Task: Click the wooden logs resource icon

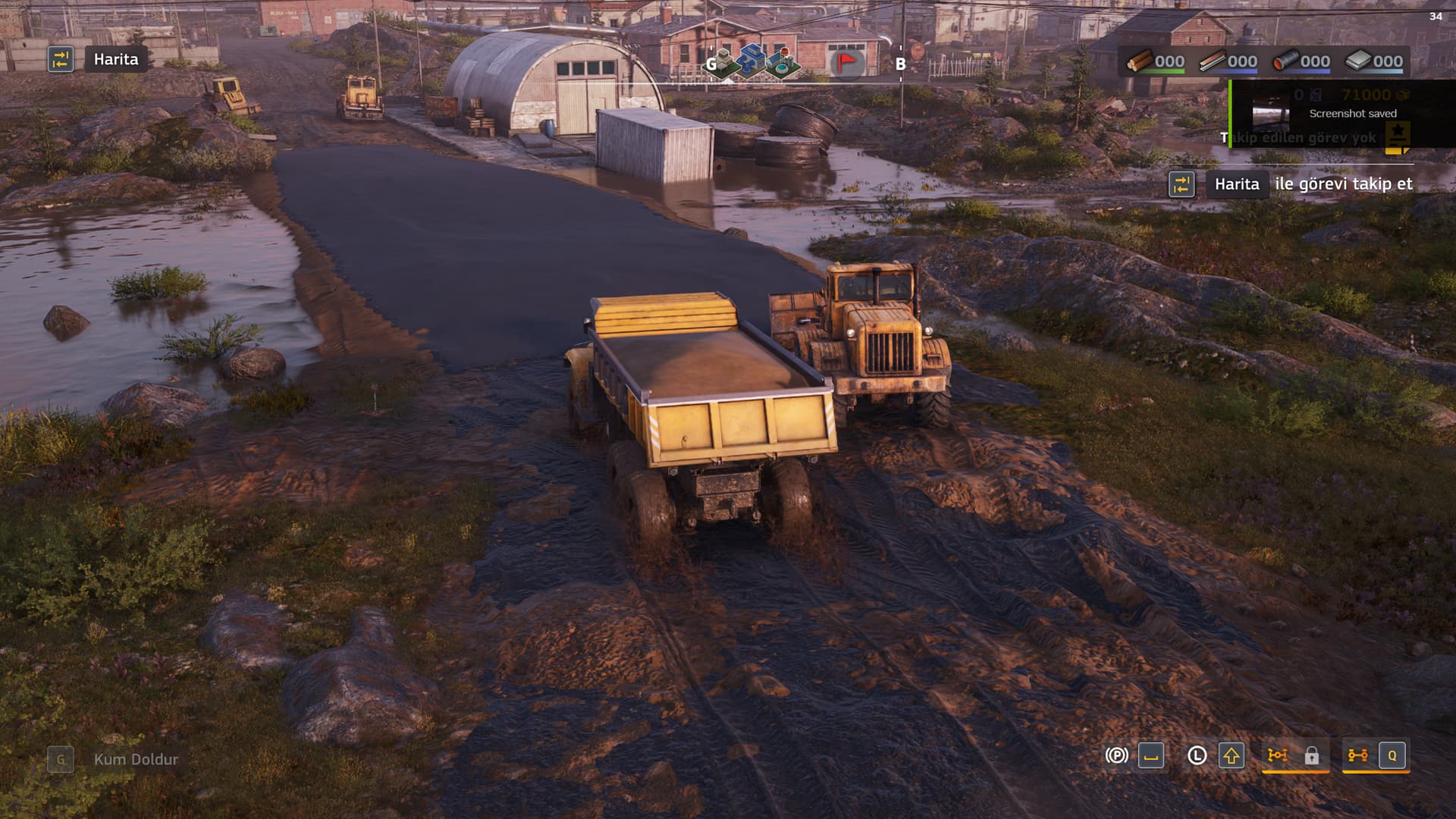Action: point(1139,61)
